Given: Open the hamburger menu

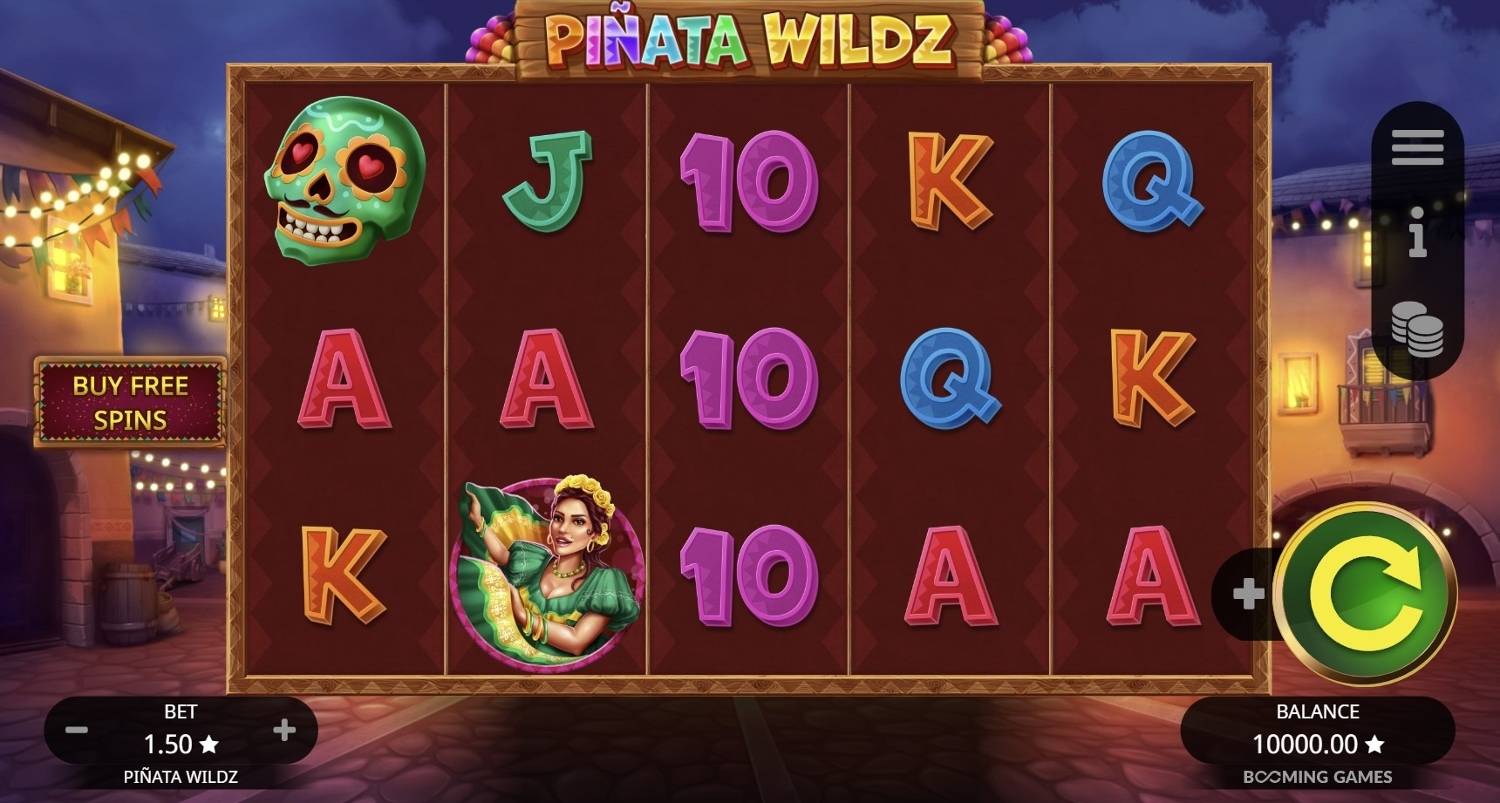Looking at the screenshot, I should coord(1416,145).
